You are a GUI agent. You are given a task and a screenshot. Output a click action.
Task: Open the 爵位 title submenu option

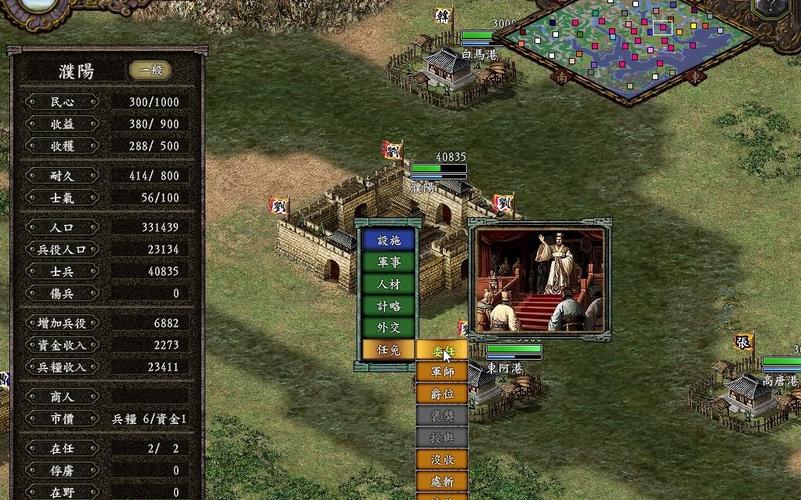coord(441,394)
